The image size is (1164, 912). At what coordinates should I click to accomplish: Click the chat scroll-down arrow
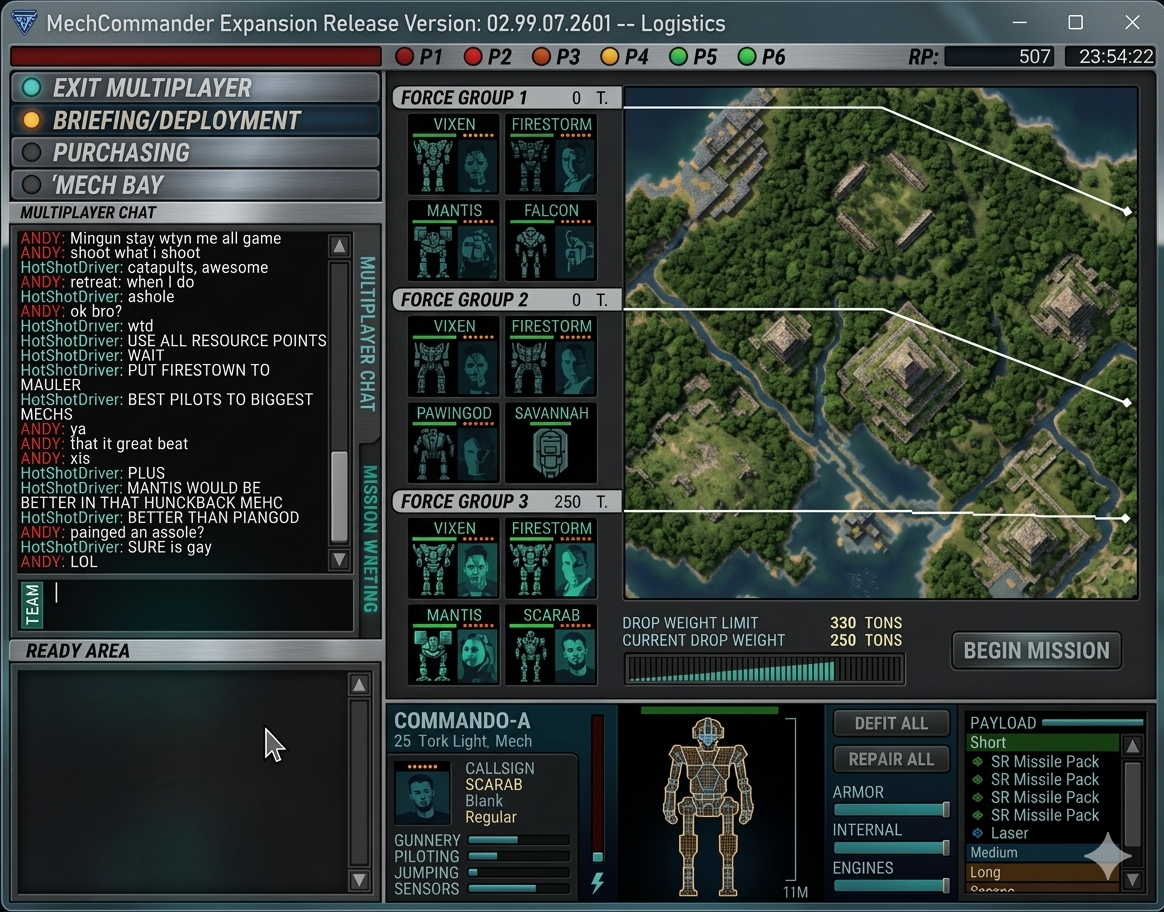pos(340,560)
